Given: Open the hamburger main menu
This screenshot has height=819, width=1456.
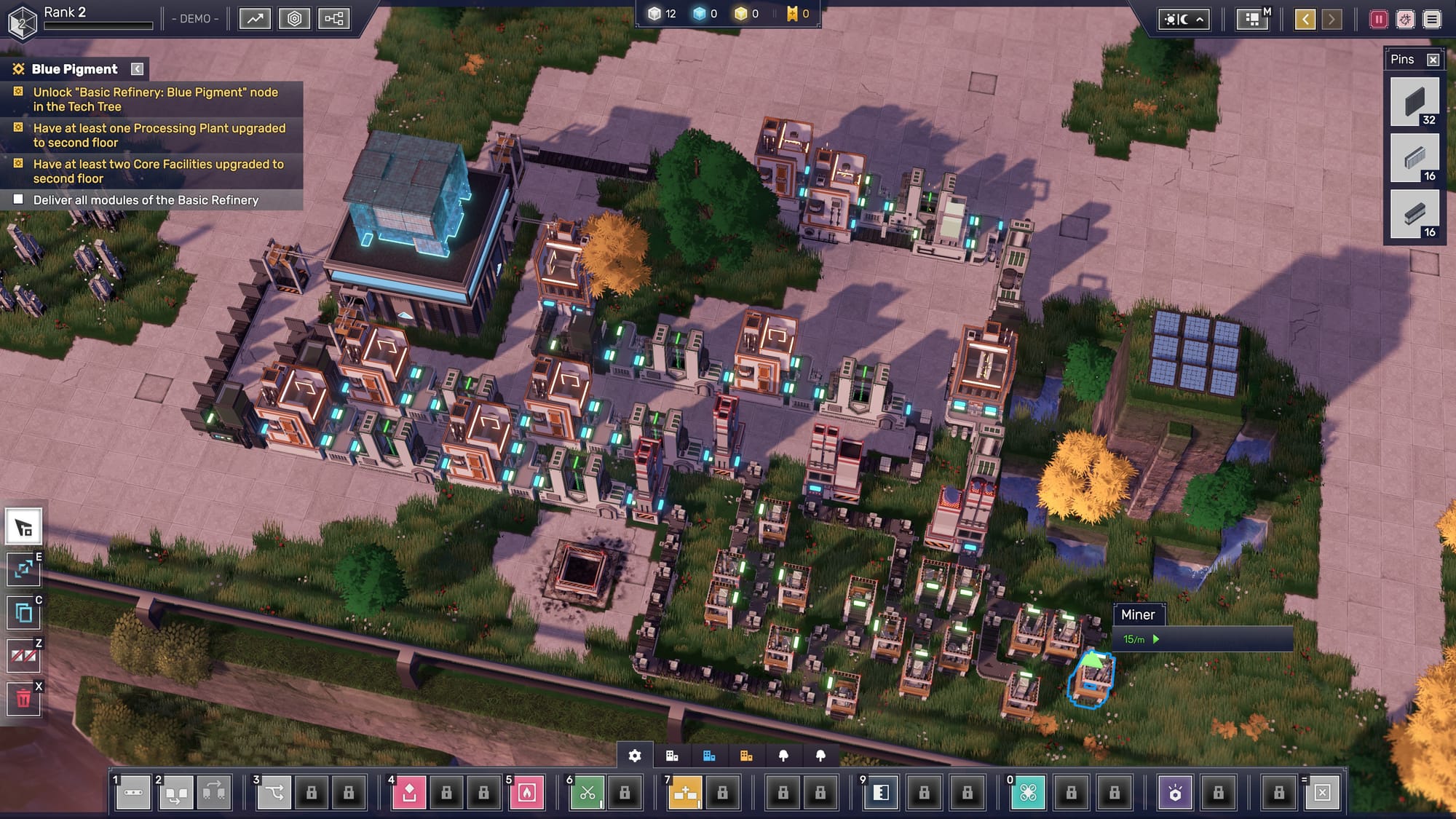Looking at the screenshot, I should tap(1432, 19).
